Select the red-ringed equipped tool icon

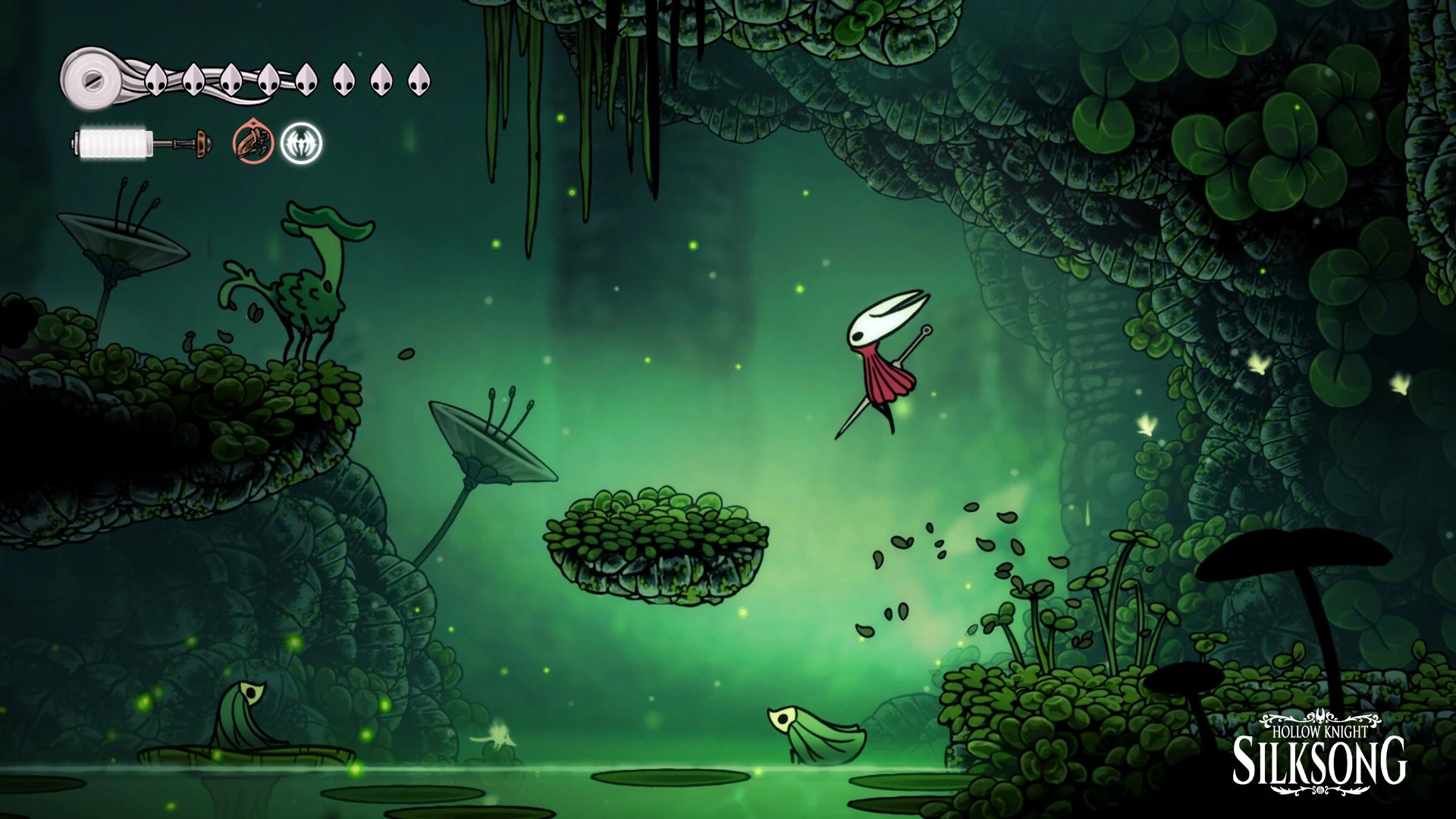click(x=253, y=143)
